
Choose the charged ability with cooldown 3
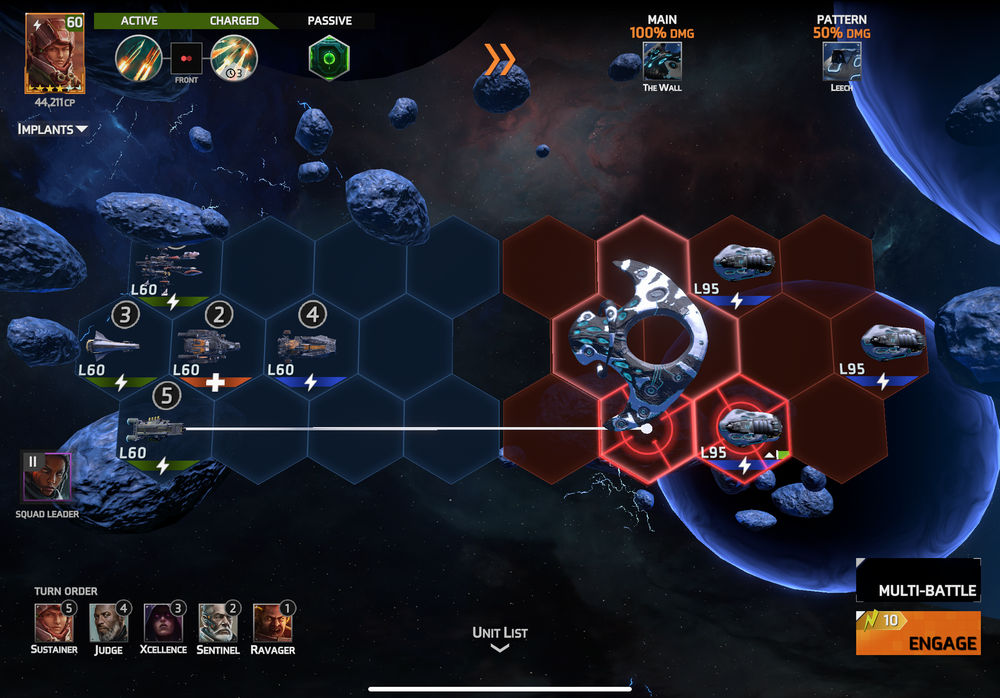click(234, 57)
